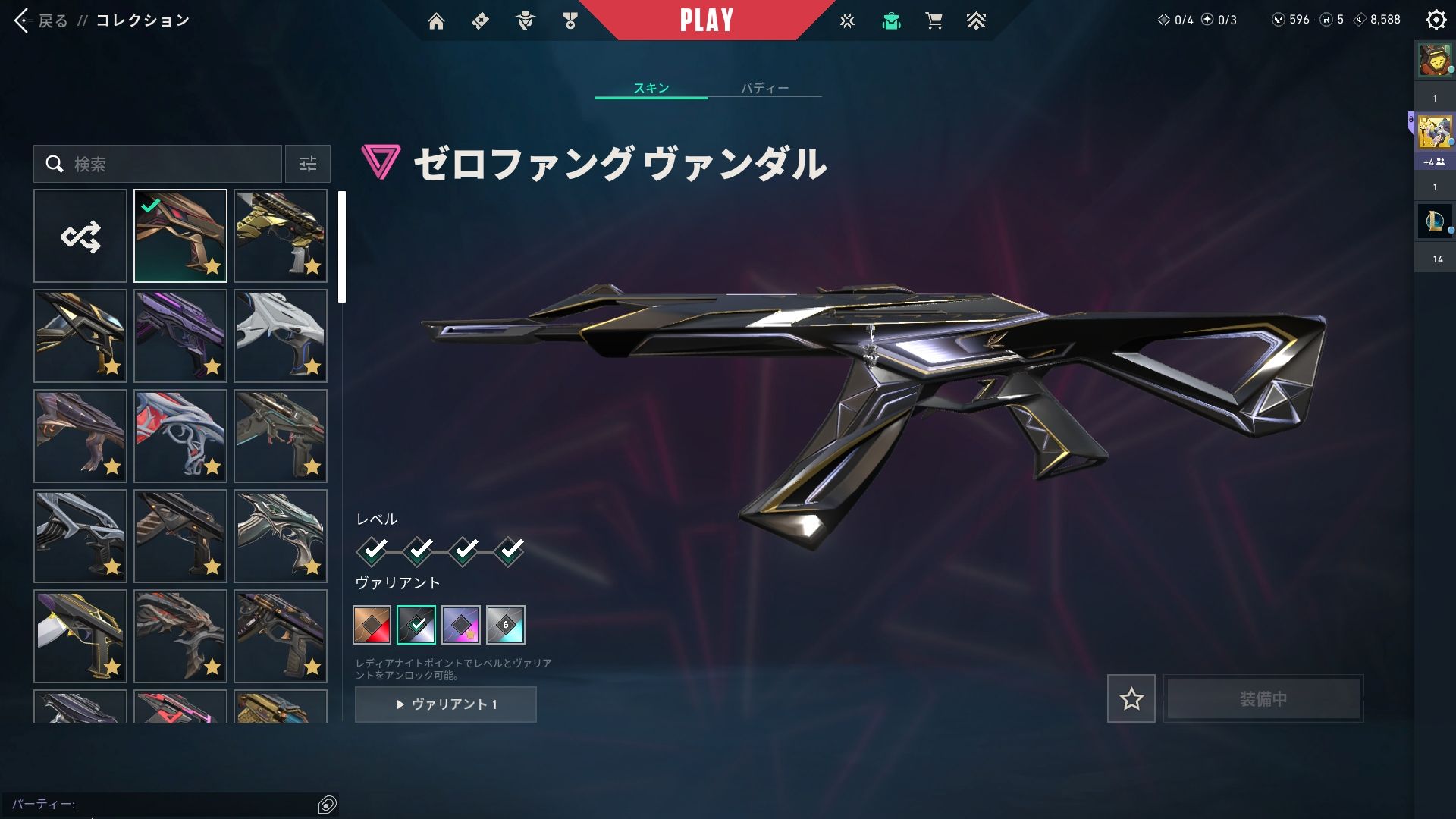Hit the red PLAY button
The image size is (1456, 819).
click(706, 20)
